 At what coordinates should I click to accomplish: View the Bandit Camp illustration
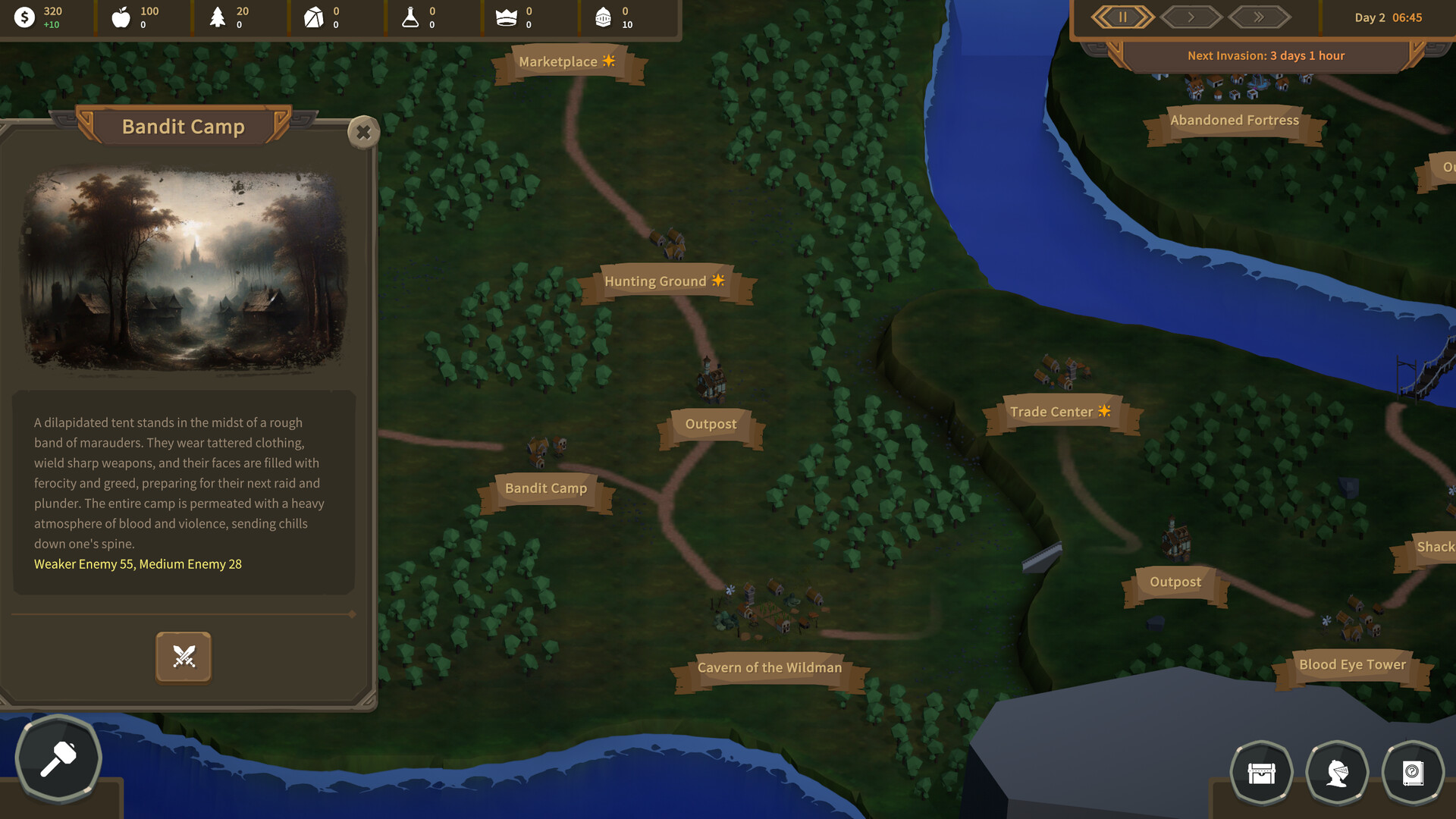point(184,270)
